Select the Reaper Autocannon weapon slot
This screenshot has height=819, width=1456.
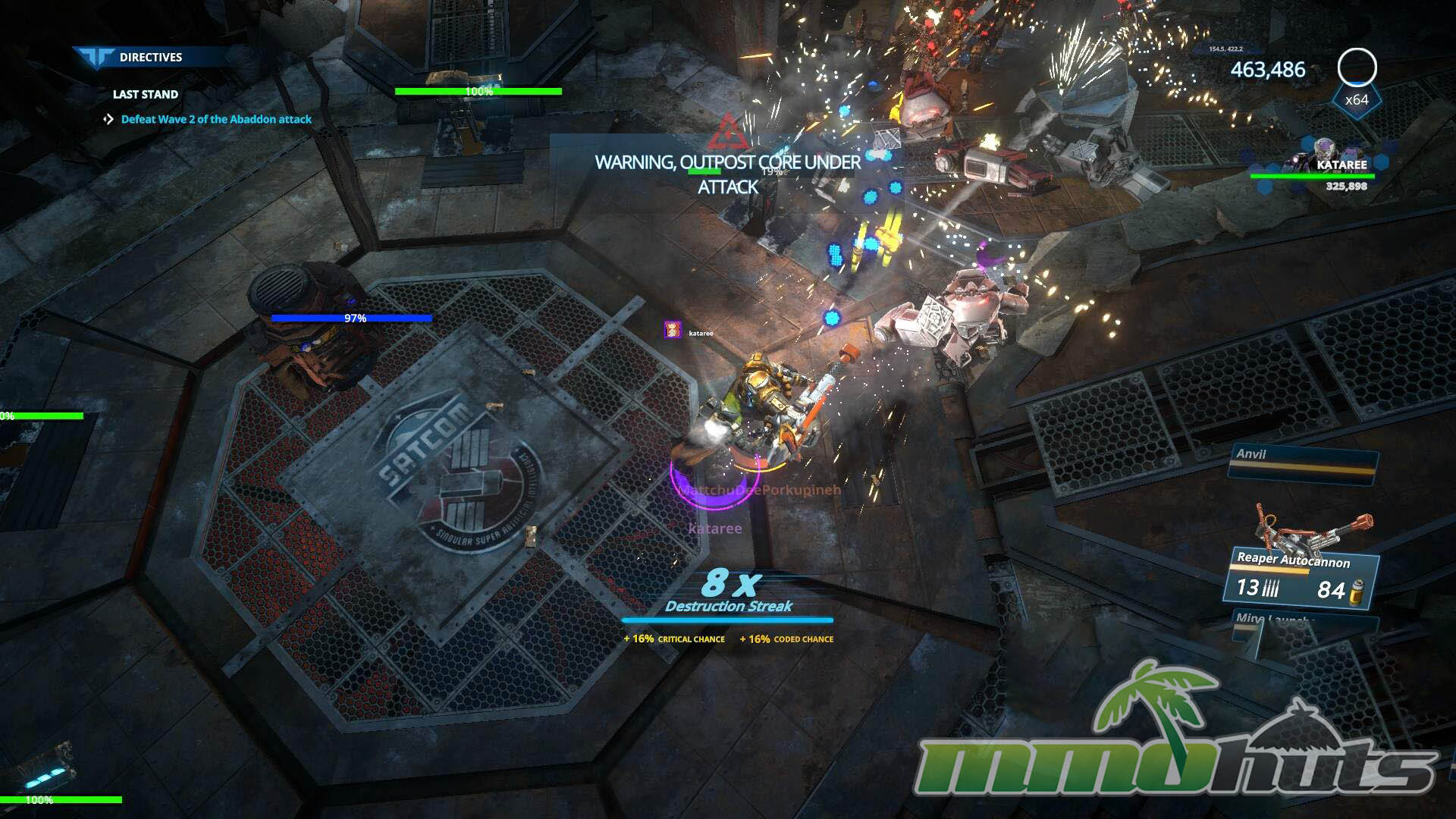tap(1301, 576)
